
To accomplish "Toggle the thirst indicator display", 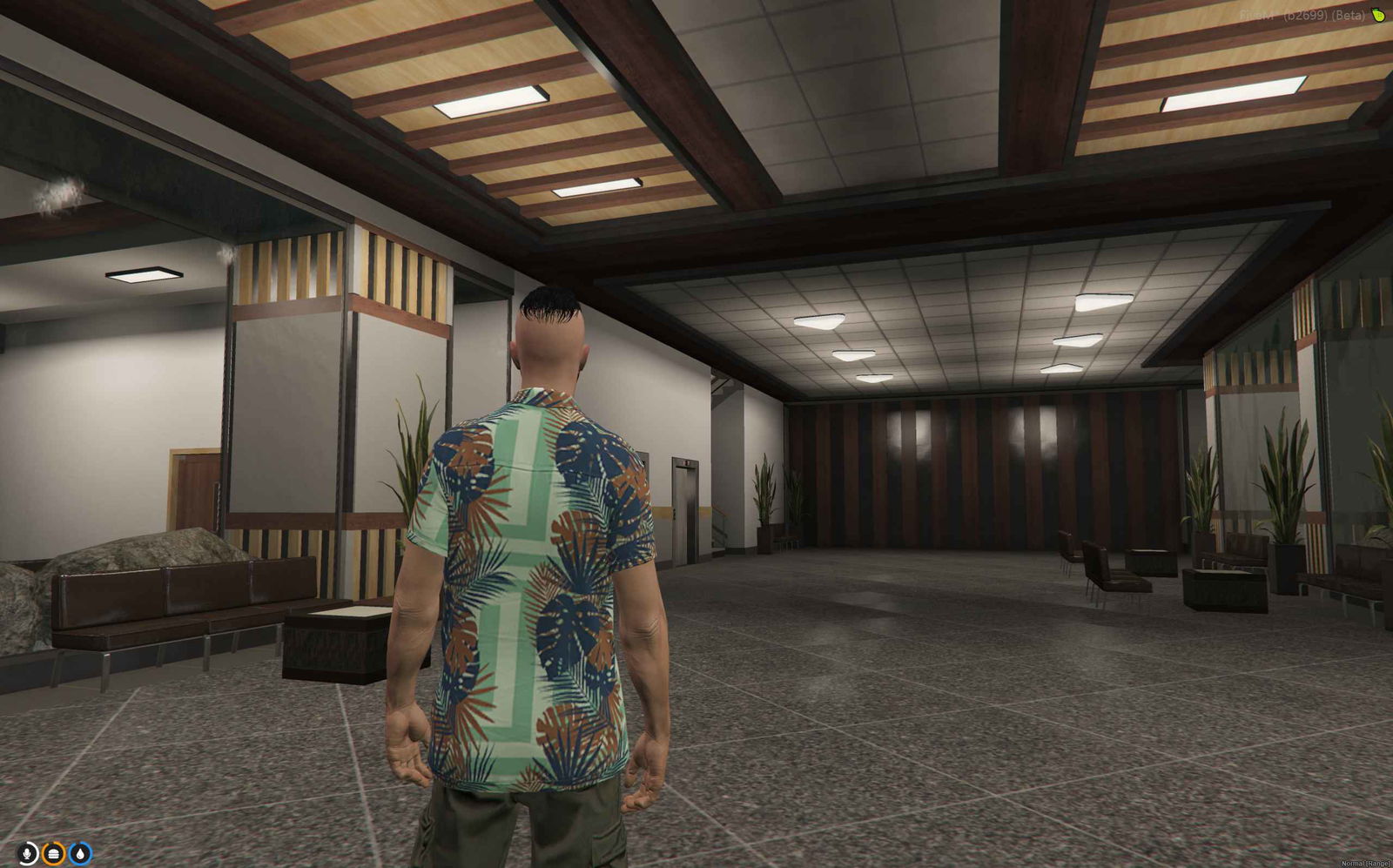I will pos(80,853).
